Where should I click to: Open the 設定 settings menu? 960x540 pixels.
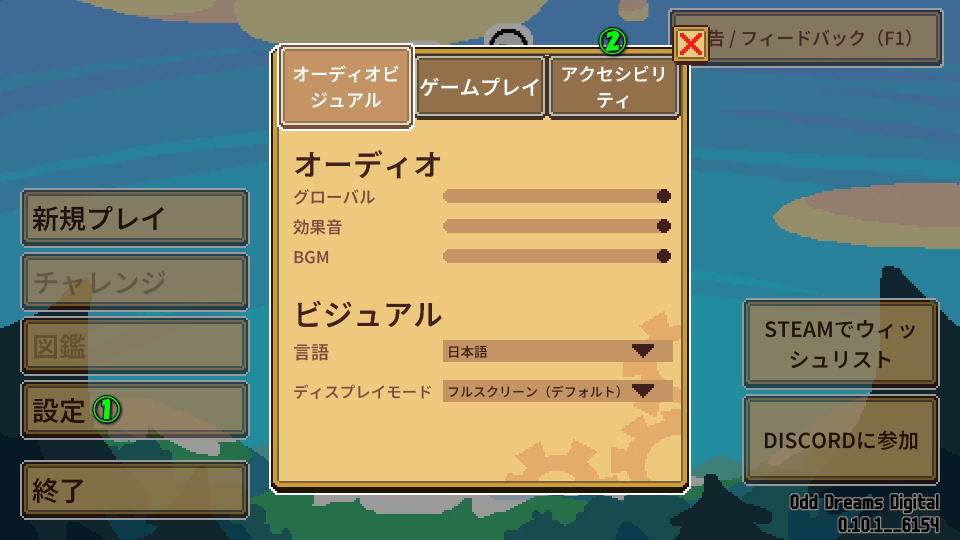(x=134, y=410)
